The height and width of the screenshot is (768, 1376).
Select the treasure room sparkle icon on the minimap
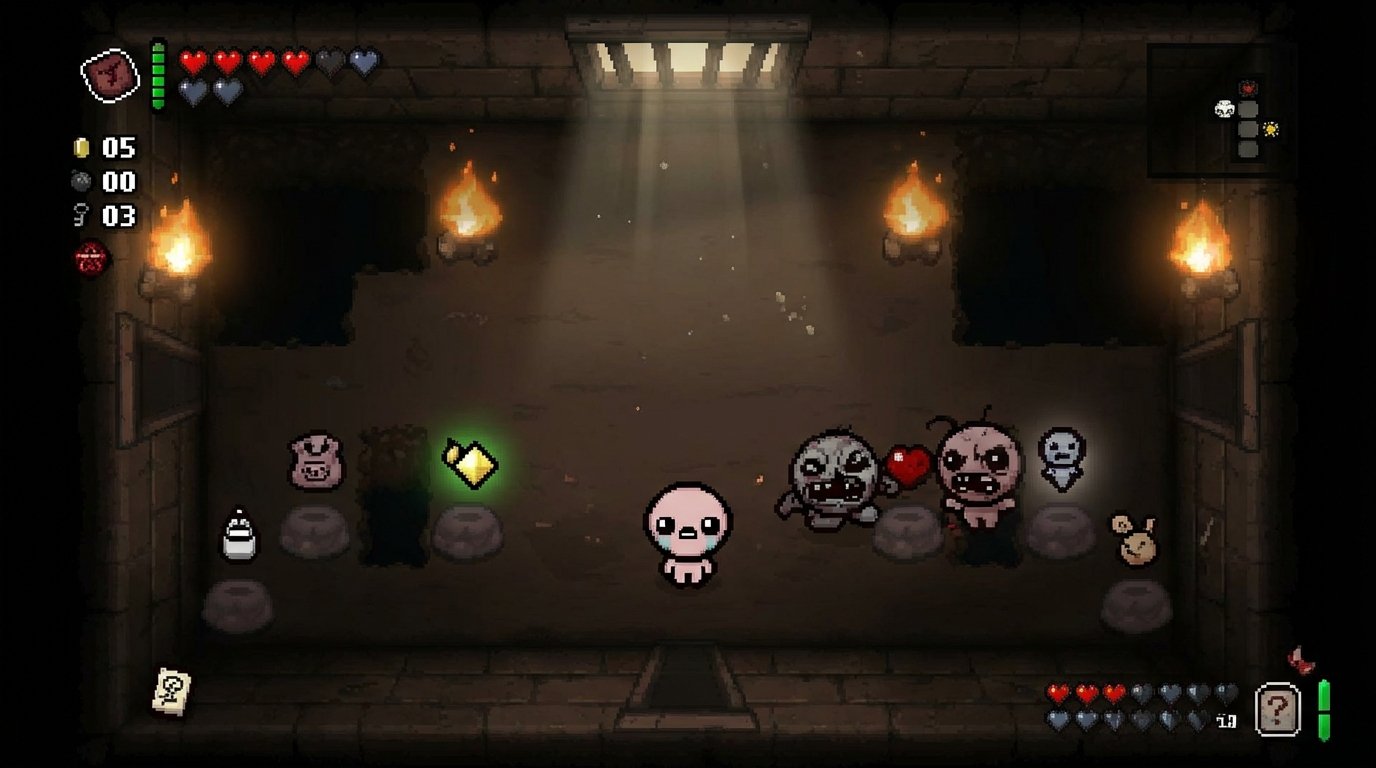pyautogui.click(x=1270, y=128)
